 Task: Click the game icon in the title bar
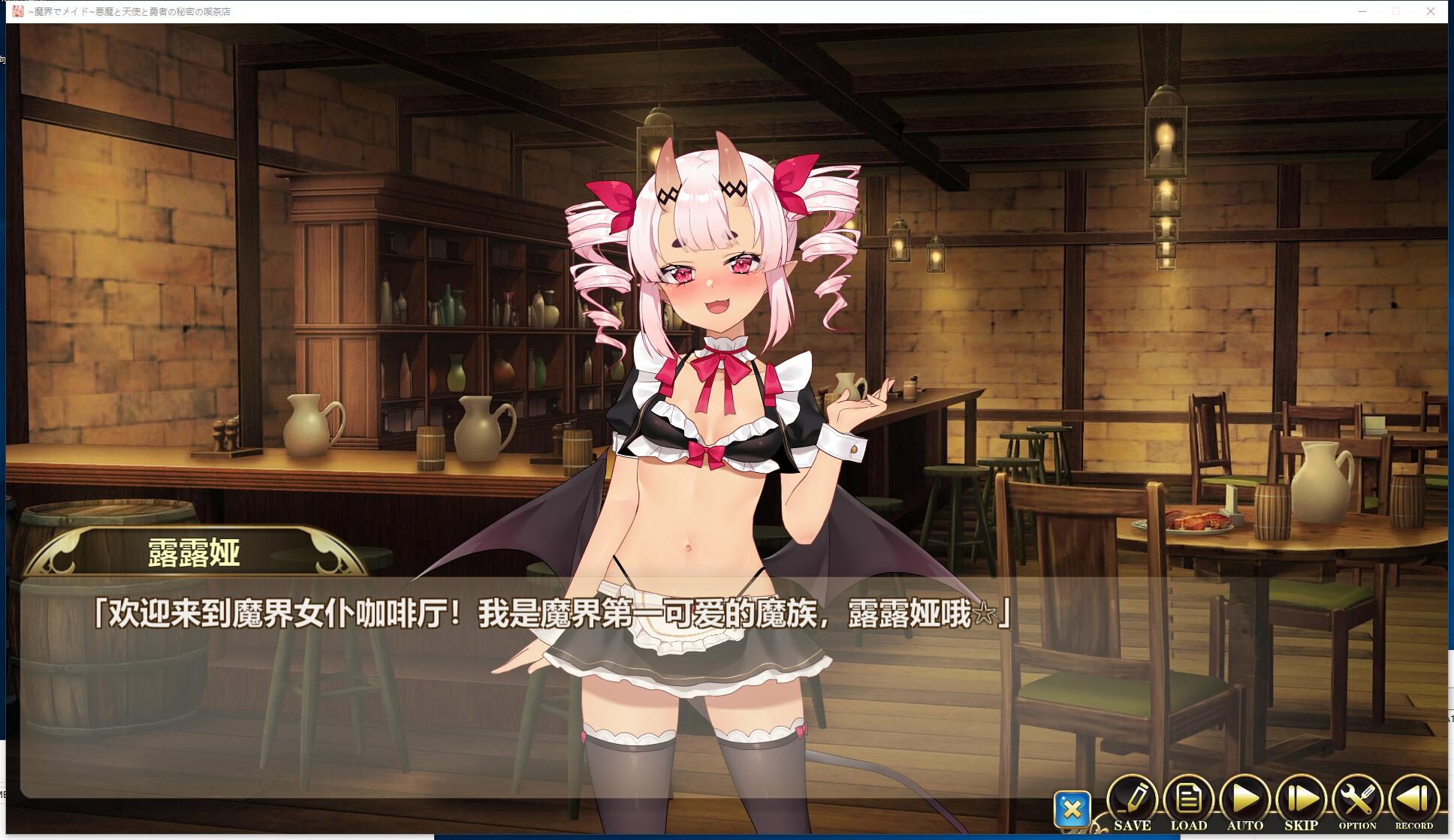(19, 11)
